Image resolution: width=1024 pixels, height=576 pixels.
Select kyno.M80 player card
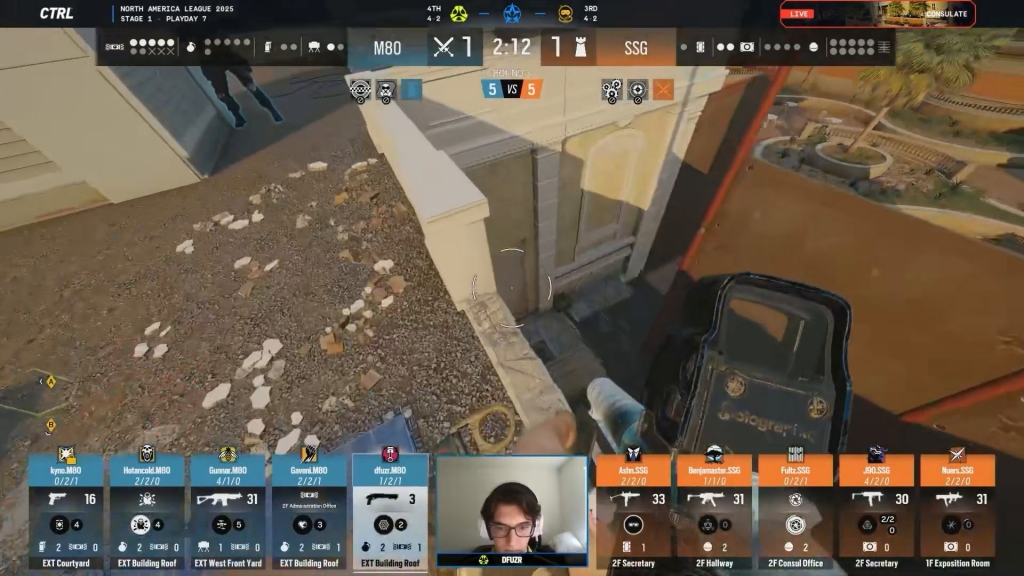coord(66,511)
